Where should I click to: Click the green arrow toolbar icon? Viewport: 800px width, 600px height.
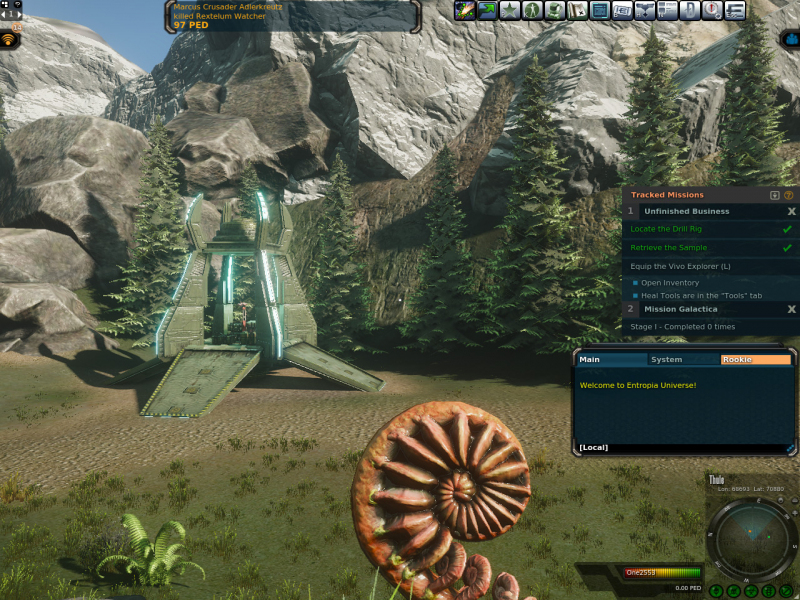coord(487,11)
